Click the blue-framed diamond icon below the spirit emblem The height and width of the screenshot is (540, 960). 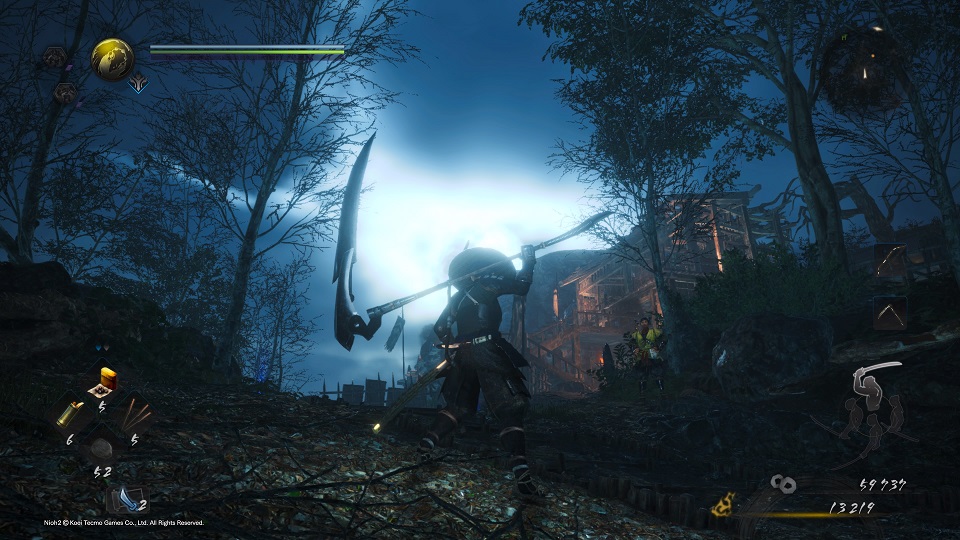138,84
